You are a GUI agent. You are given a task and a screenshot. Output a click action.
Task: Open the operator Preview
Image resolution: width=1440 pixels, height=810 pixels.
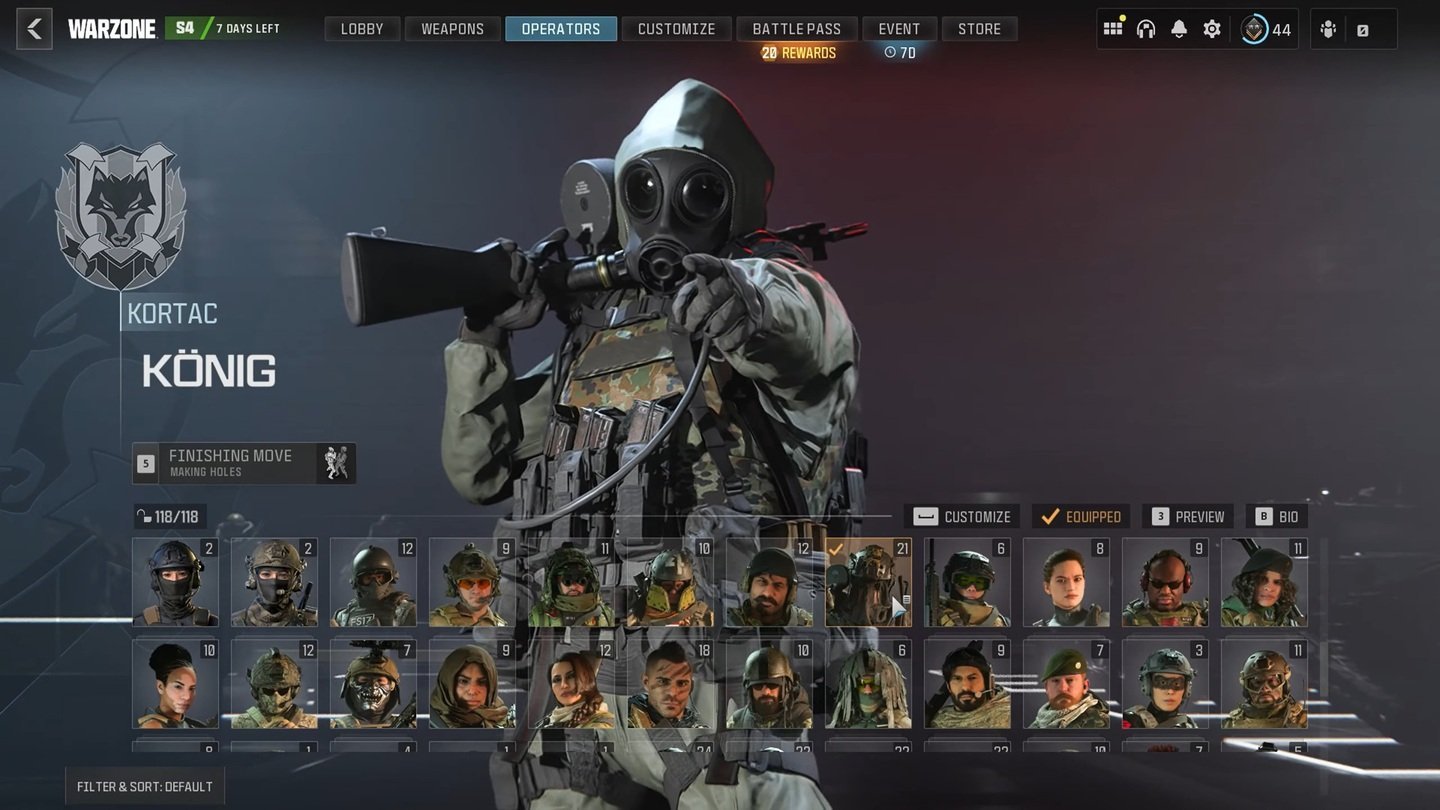click(1187, 516)
